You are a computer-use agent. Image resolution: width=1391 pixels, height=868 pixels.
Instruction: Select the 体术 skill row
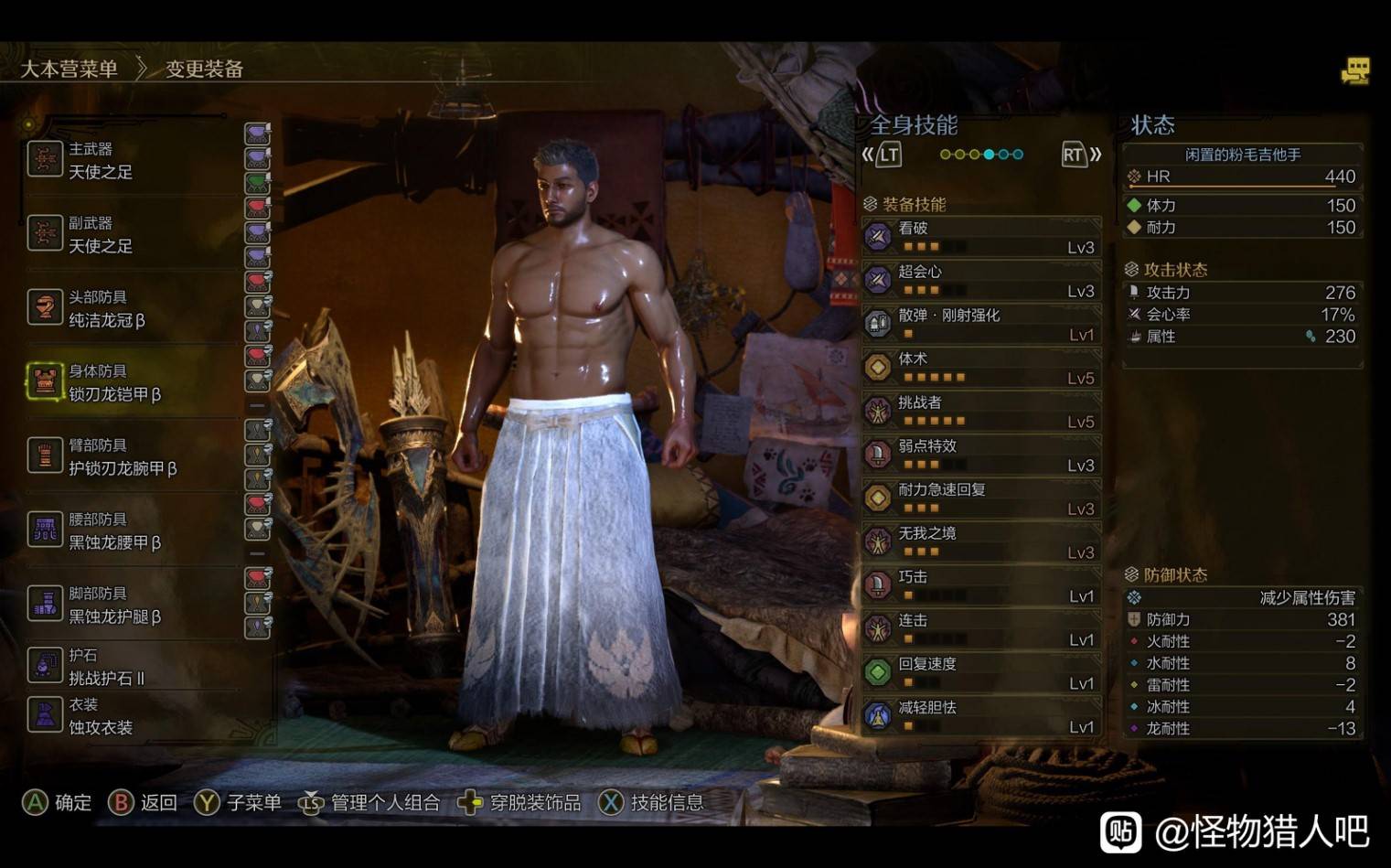pyautogui.click(x=980, y=368)
